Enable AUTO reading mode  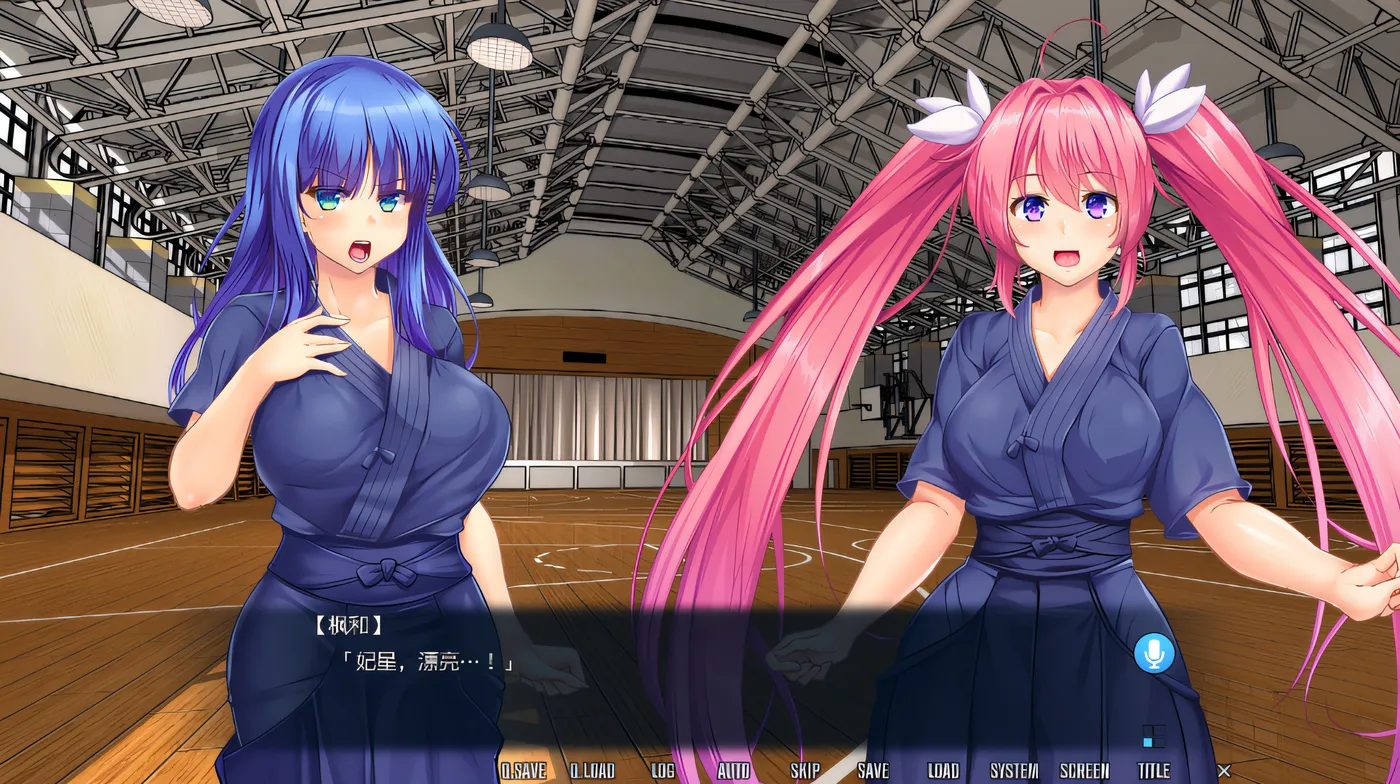[733, 771]
